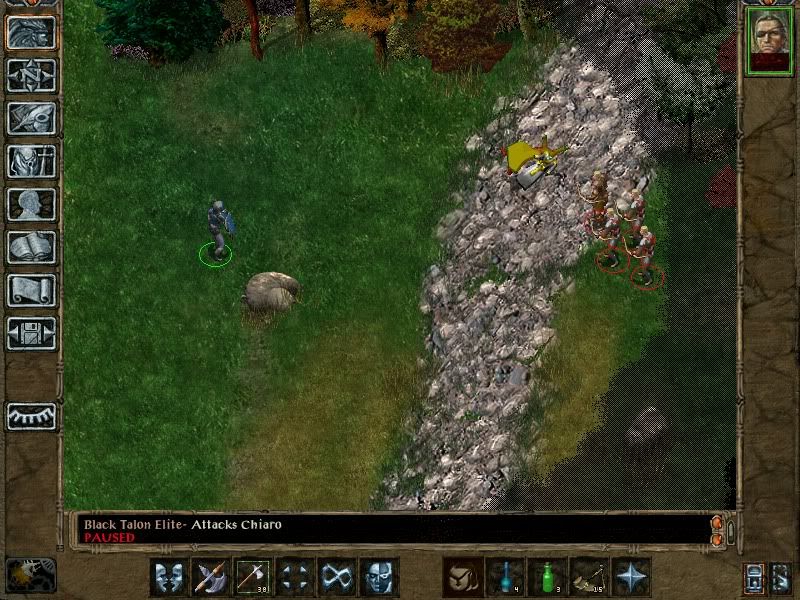
Task: Open the inventory screen
Action: 31,161
